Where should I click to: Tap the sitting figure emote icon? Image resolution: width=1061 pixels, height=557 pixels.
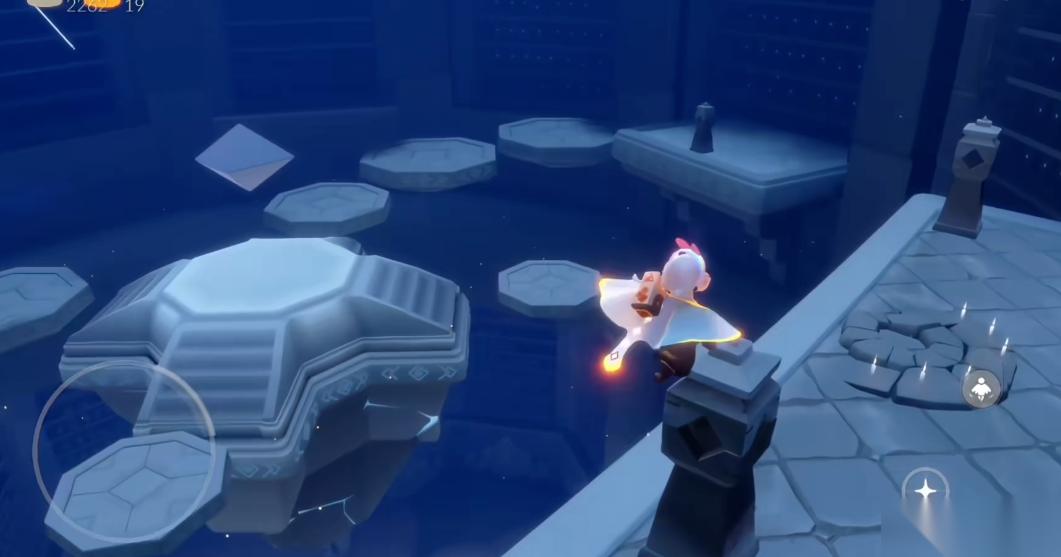tap(982, 388)
